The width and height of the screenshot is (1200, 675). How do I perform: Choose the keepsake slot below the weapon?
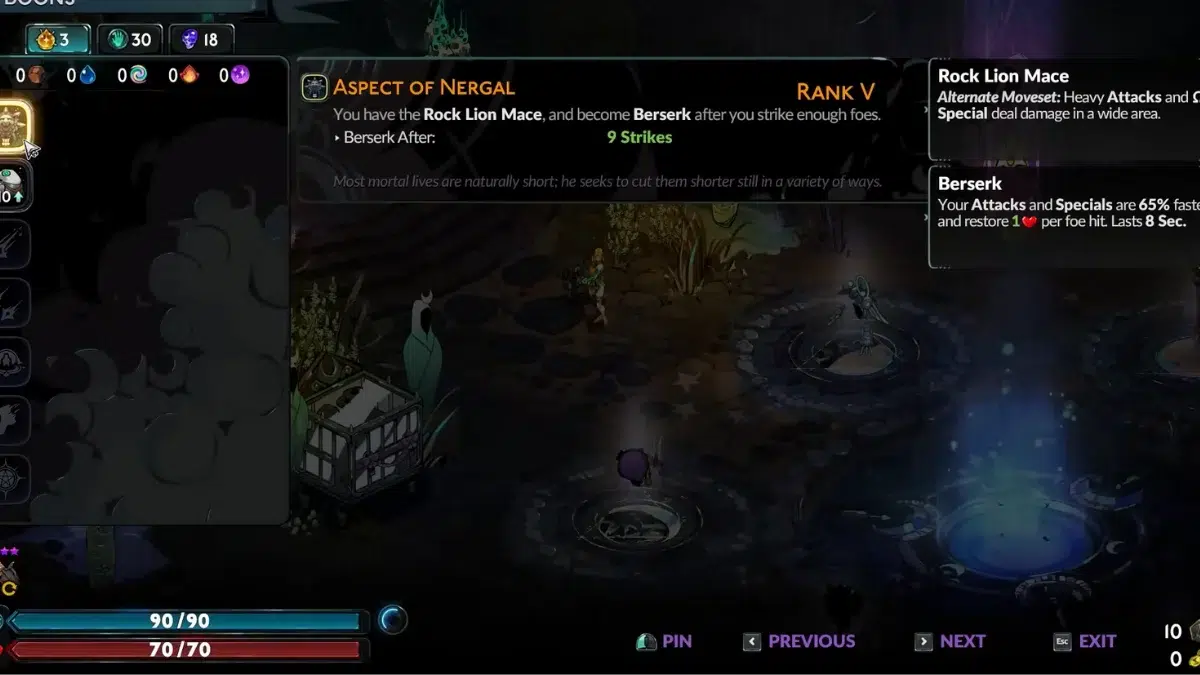click(x=14, y=186)
